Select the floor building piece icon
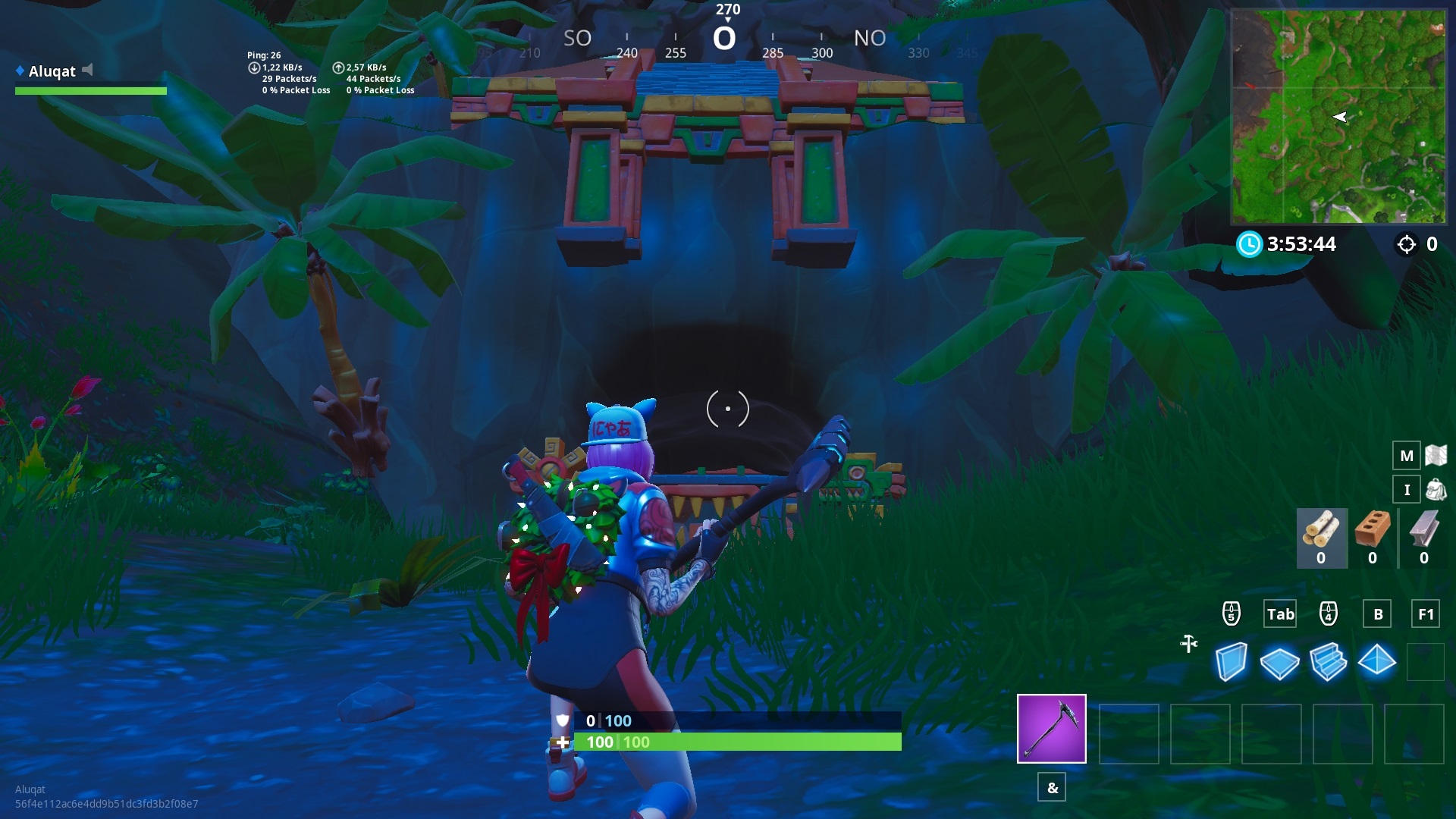Viewport: 1456px width, 819px height. [1280, 661]
